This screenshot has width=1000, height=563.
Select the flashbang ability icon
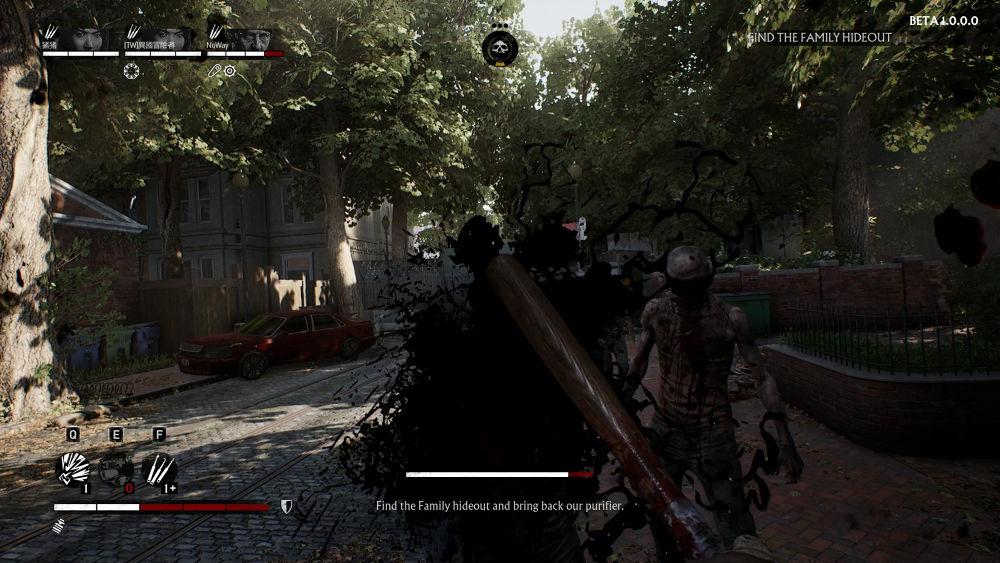coord(73,469)
